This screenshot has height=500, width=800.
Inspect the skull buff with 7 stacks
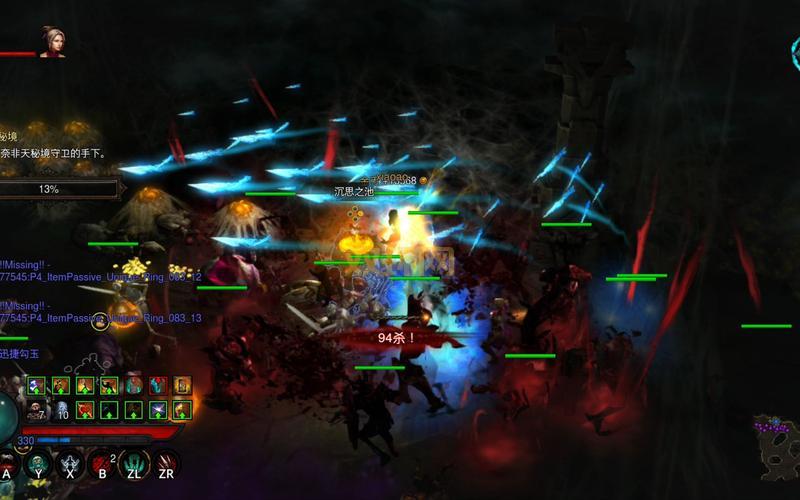[x=37, y=409]
